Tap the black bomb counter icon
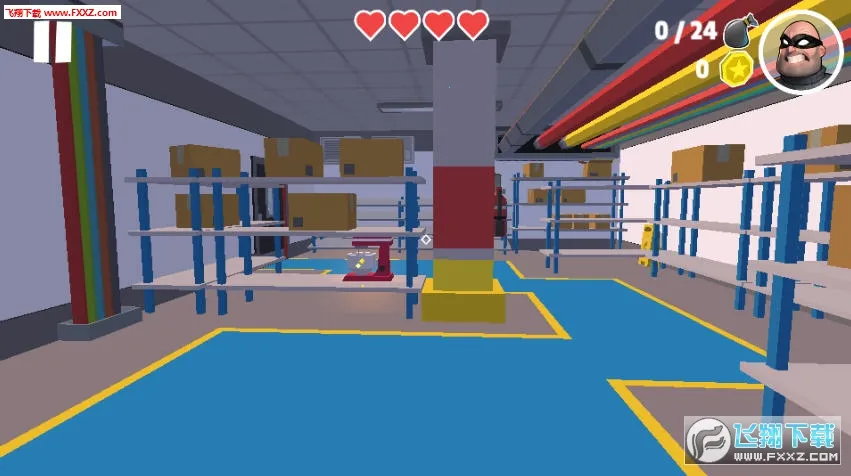 click(x=740, y=31)
